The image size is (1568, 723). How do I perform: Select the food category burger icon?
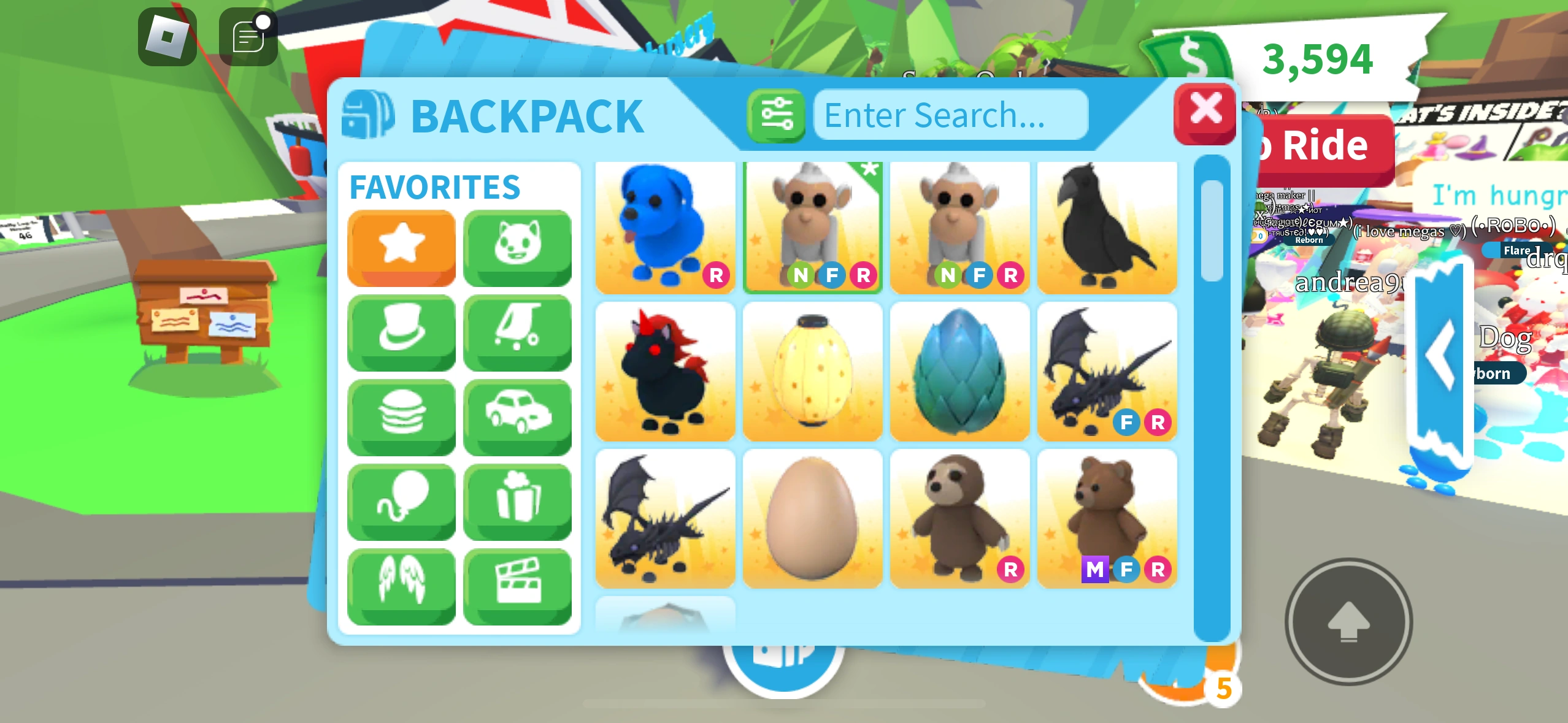[402, 416]
